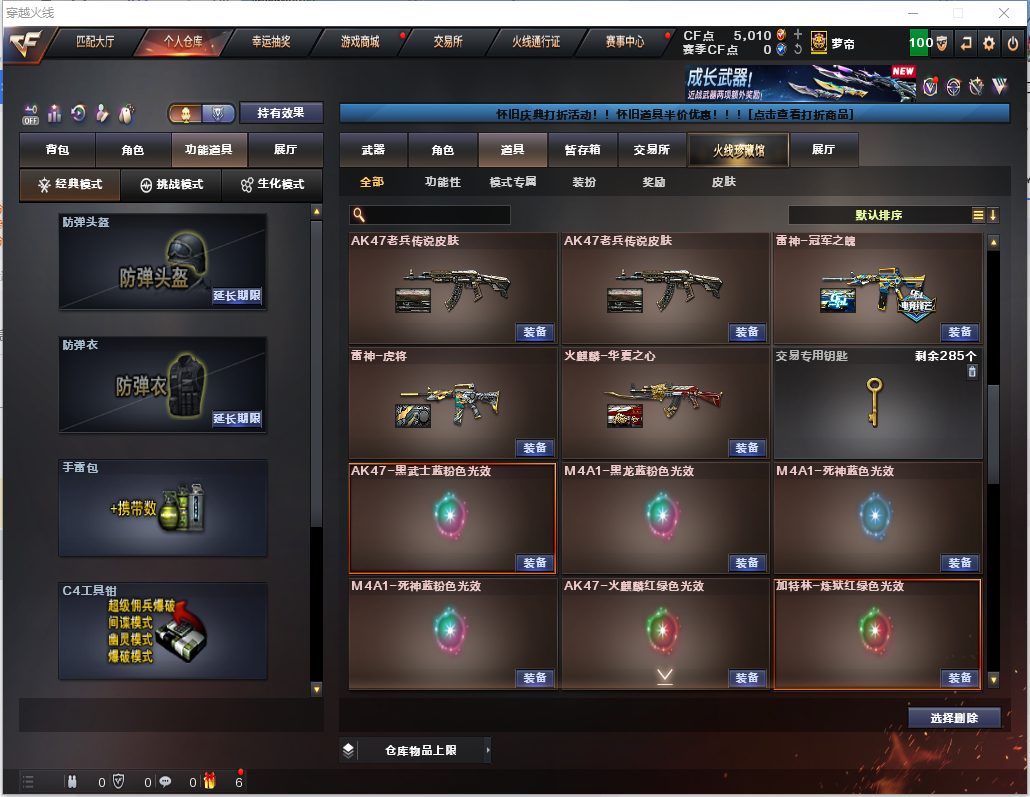
Task: Equip the 火麒麟-华夏之心 skin
Action: 747,448
